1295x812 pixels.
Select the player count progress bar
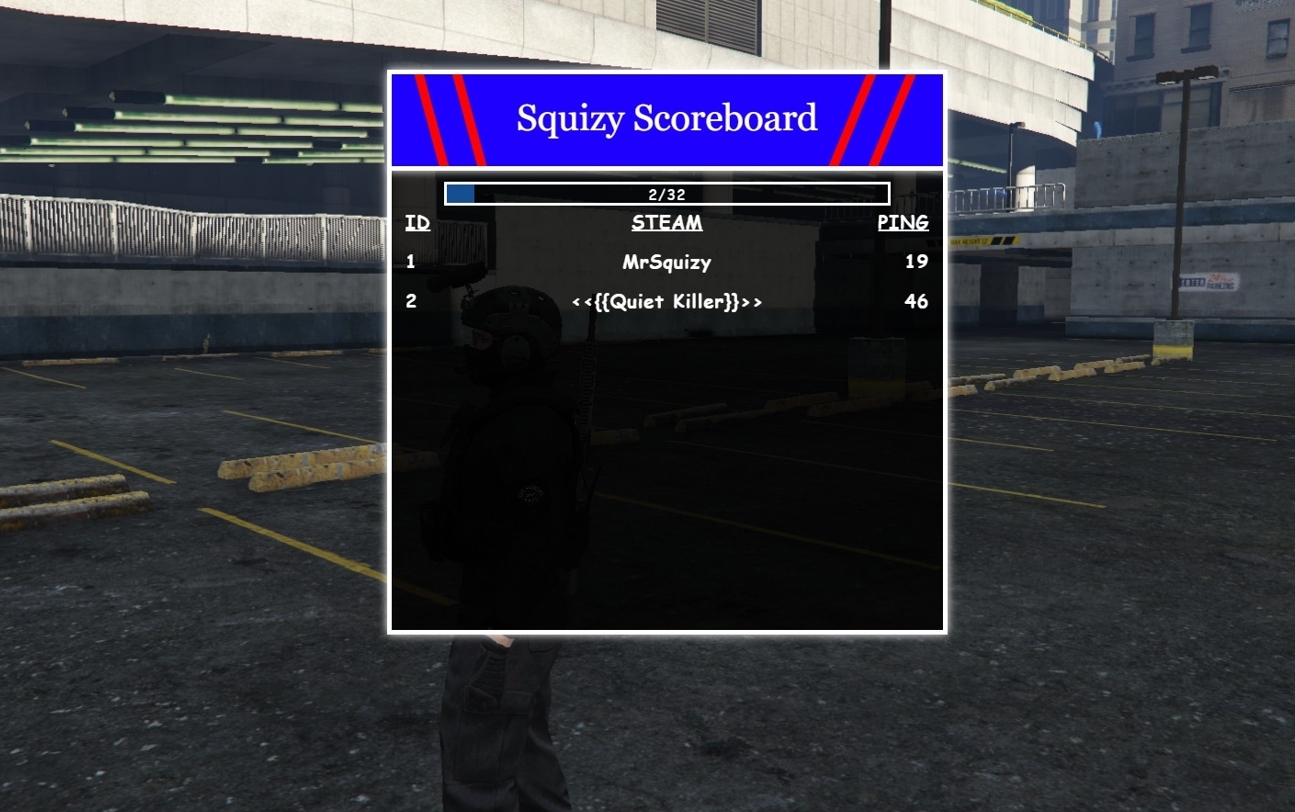click(667, 194)
